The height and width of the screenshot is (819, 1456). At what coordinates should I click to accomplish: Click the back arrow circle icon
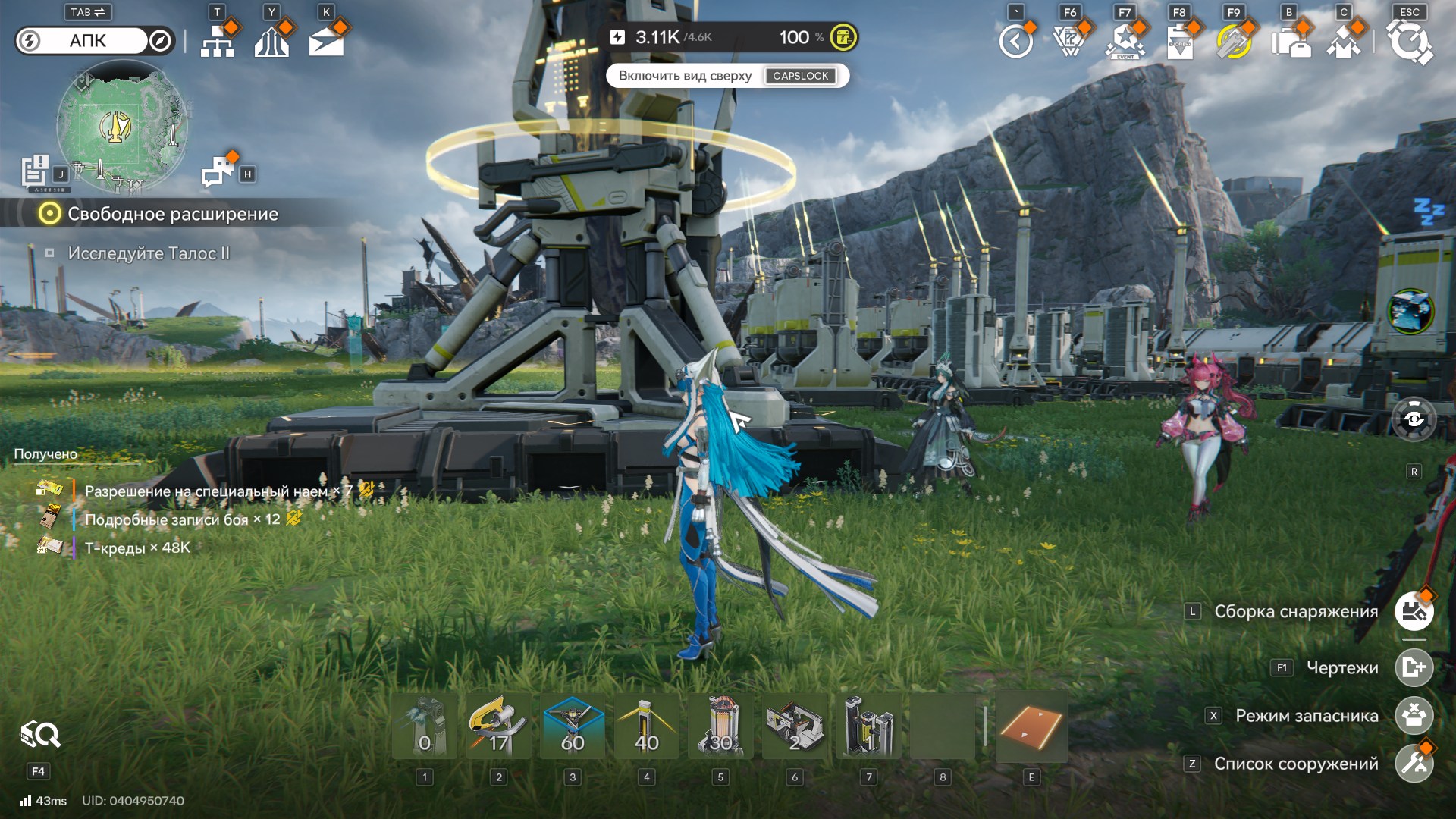[x=1015, y=42]
